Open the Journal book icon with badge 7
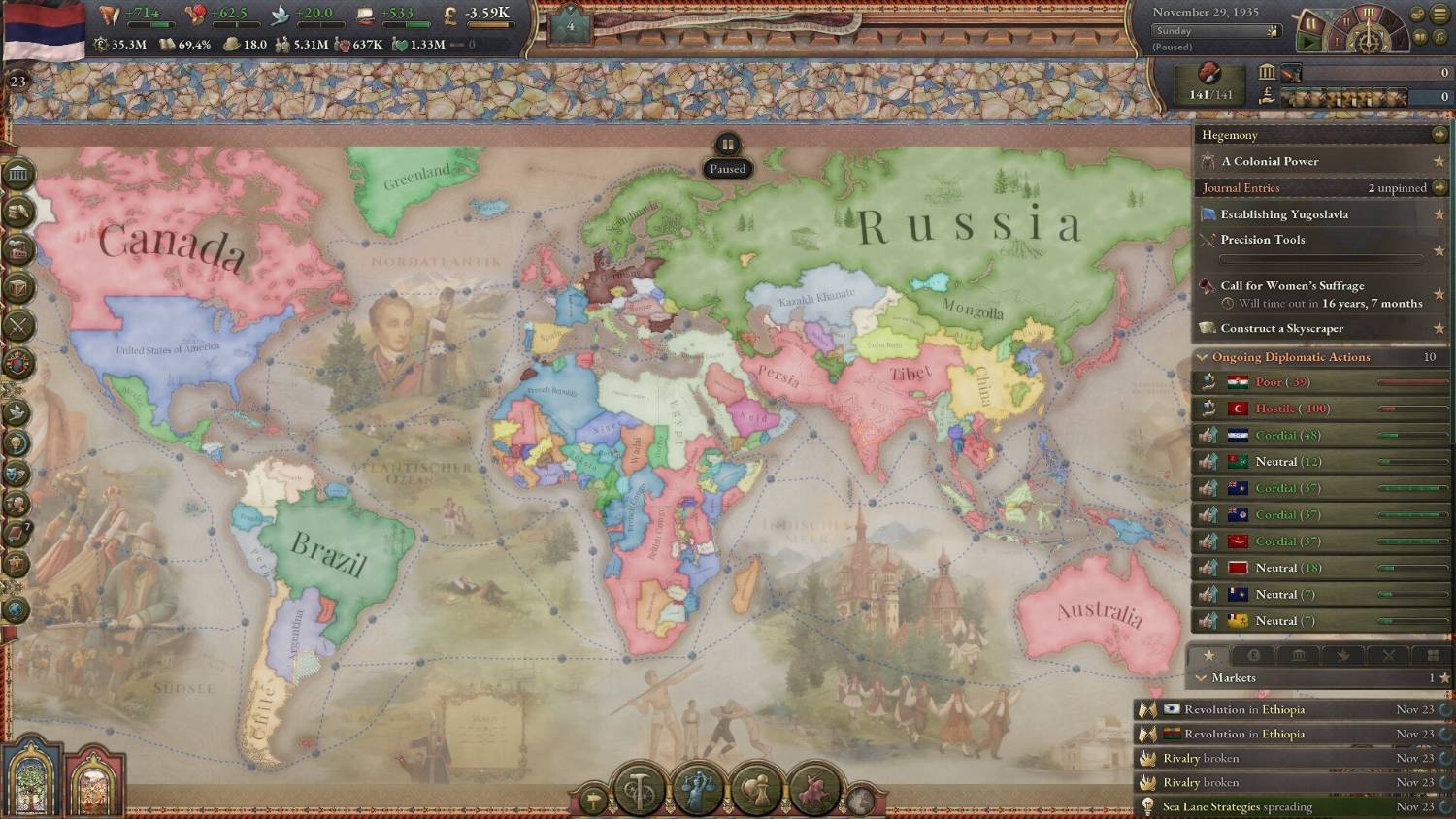The width and height of the screenshot is (1456, 819). (18, 533)
